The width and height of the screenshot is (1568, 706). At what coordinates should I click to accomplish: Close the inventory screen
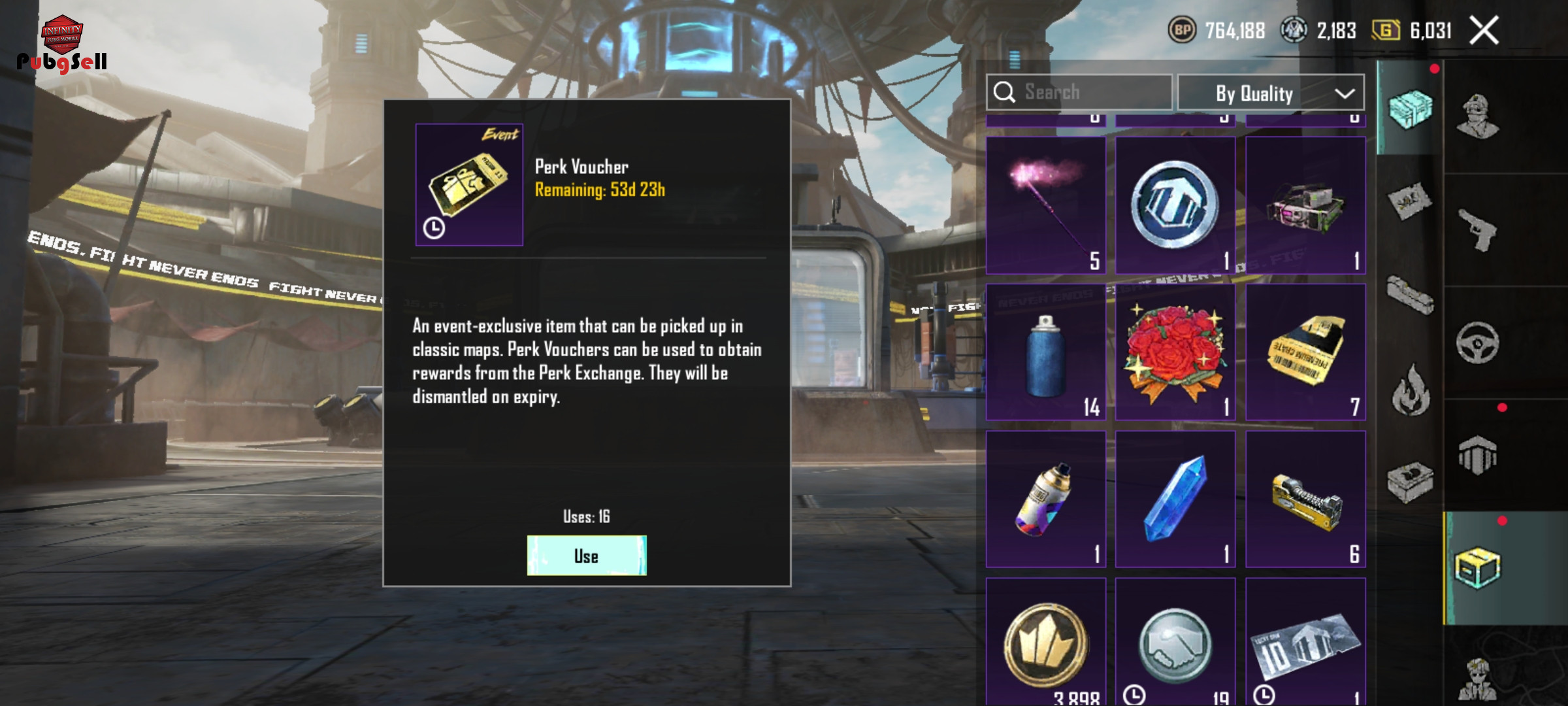point(1484,31)
